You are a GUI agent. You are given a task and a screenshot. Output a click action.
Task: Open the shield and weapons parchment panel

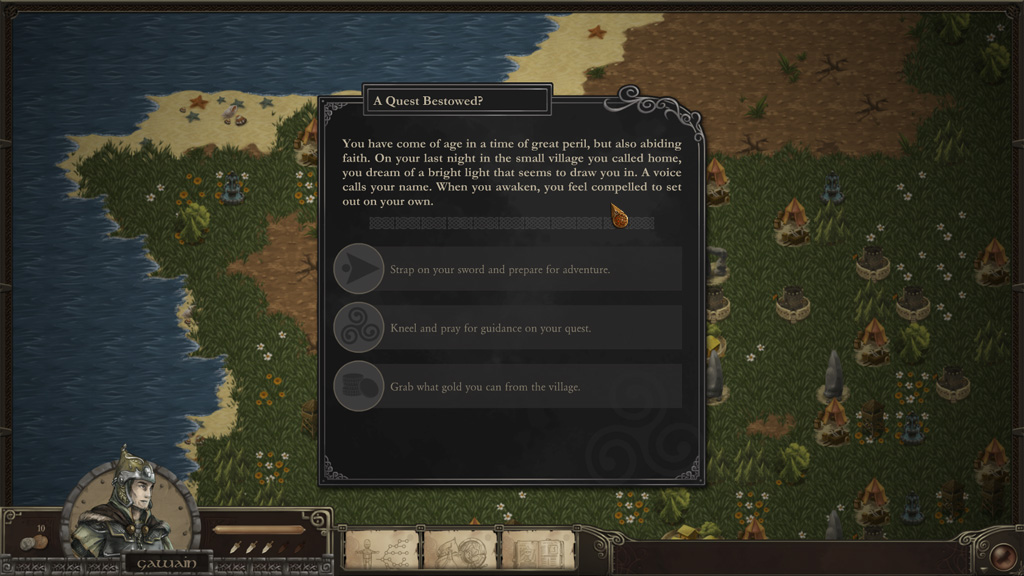[460, 550]
